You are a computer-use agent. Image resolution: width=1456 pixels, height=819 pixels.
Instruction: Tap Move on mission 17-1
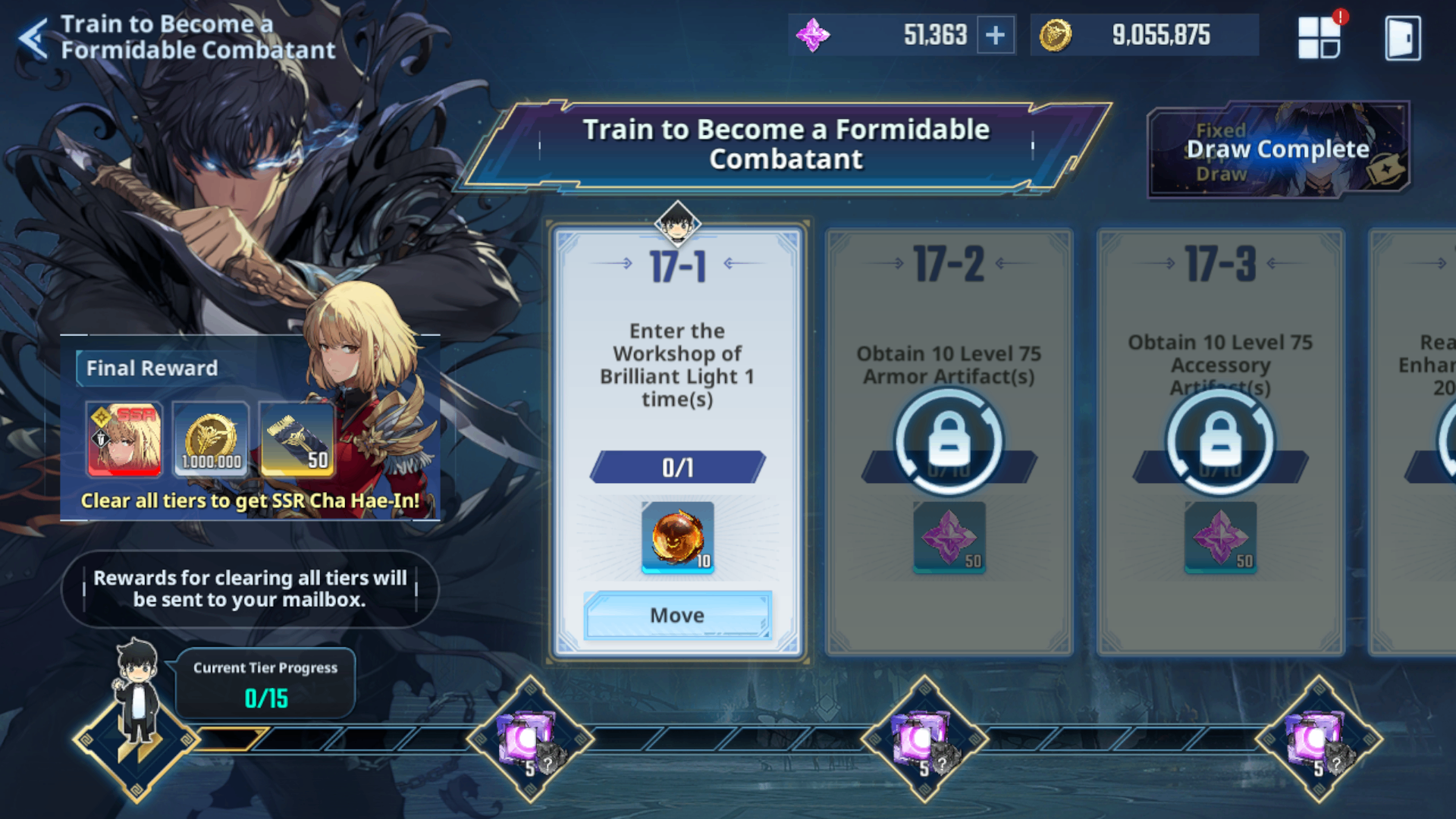point(677,615)
